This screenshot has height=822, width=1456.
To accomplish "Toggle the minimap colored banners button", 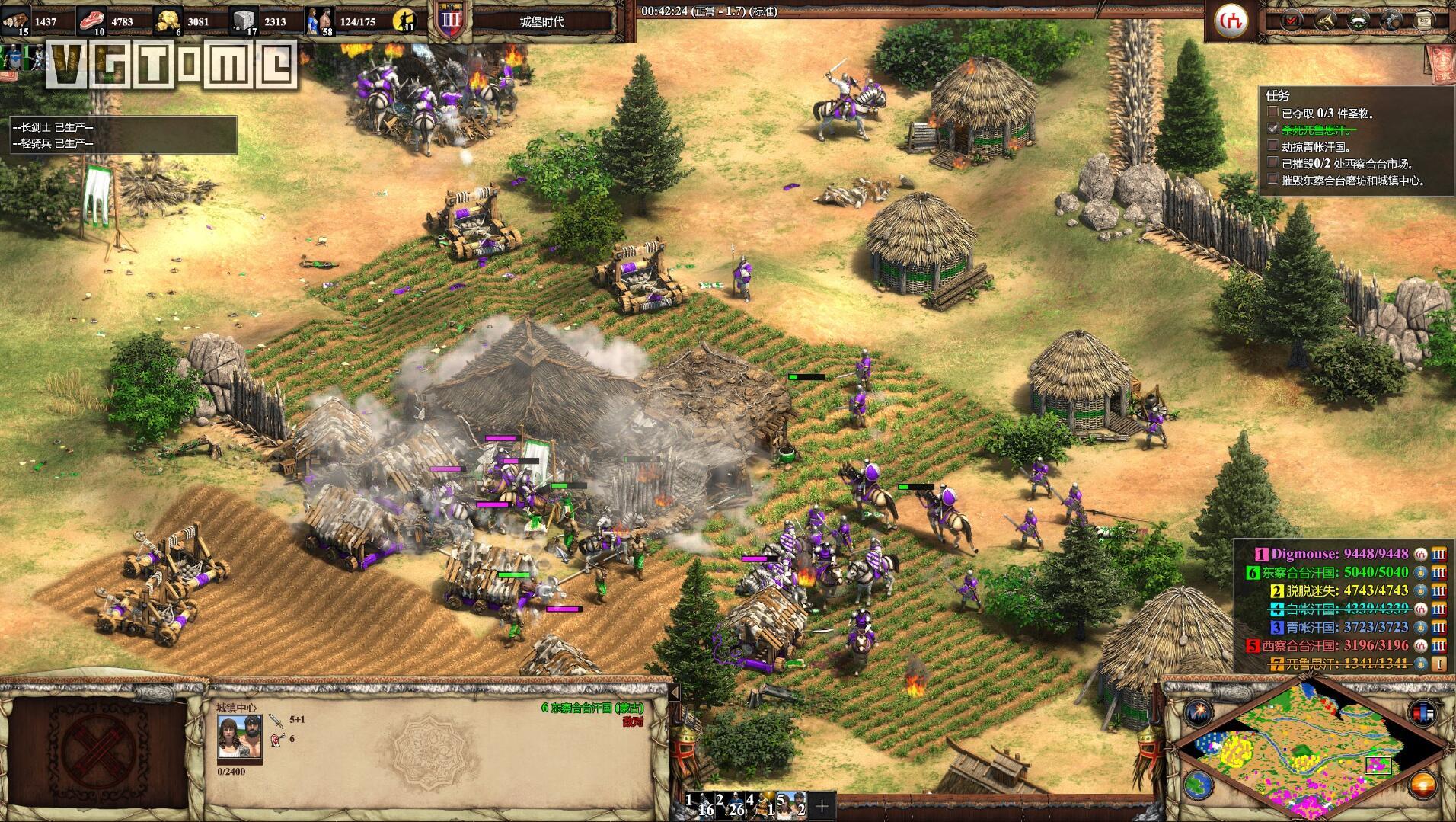I will tap(1422, 713).
